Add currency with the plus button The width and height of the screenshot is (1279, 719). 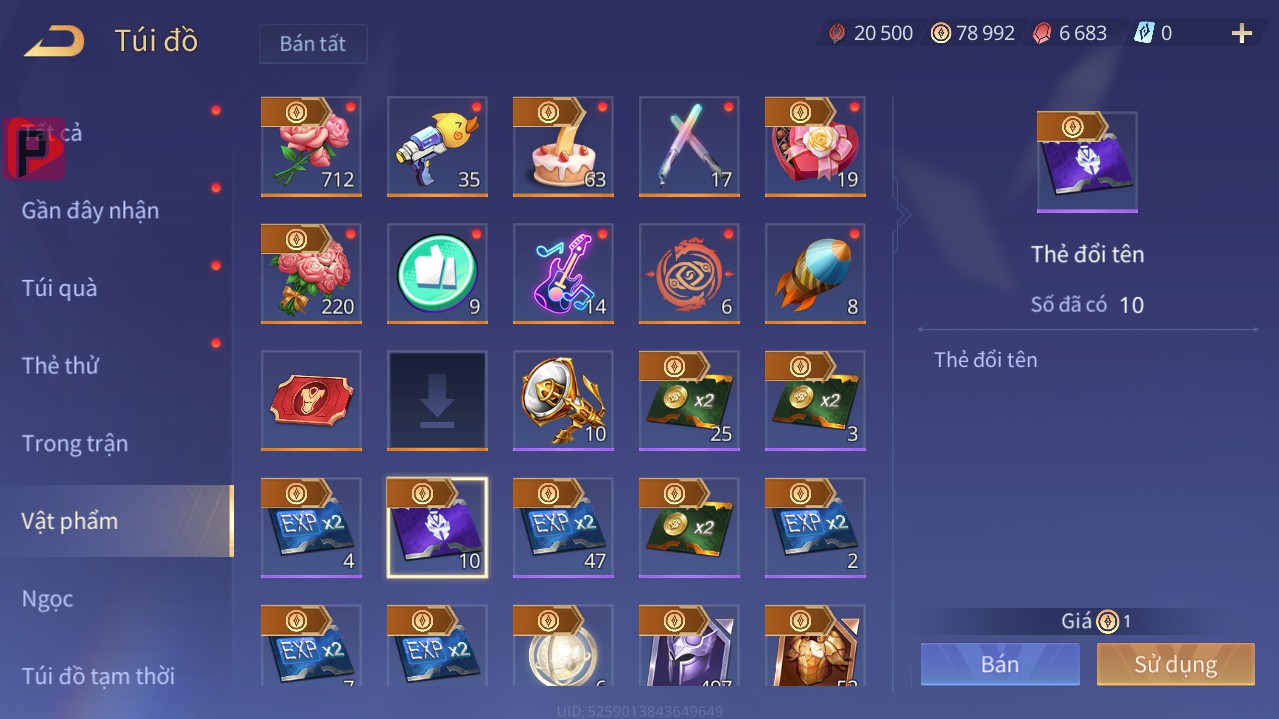click(x=1242, y=34)
